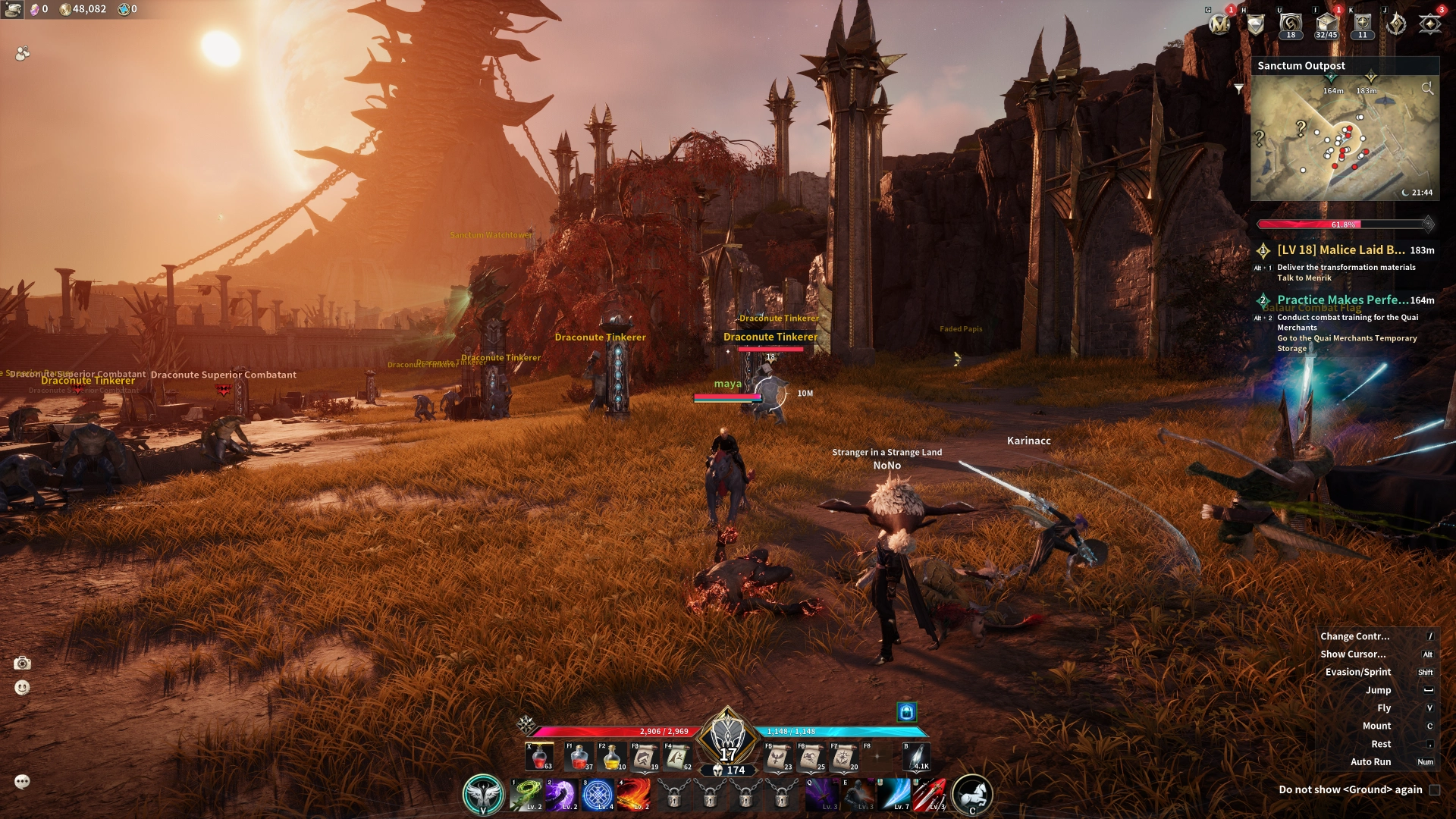Open the chat speech bubble icon
The image size is (1456, 819).
click(23, 782)
